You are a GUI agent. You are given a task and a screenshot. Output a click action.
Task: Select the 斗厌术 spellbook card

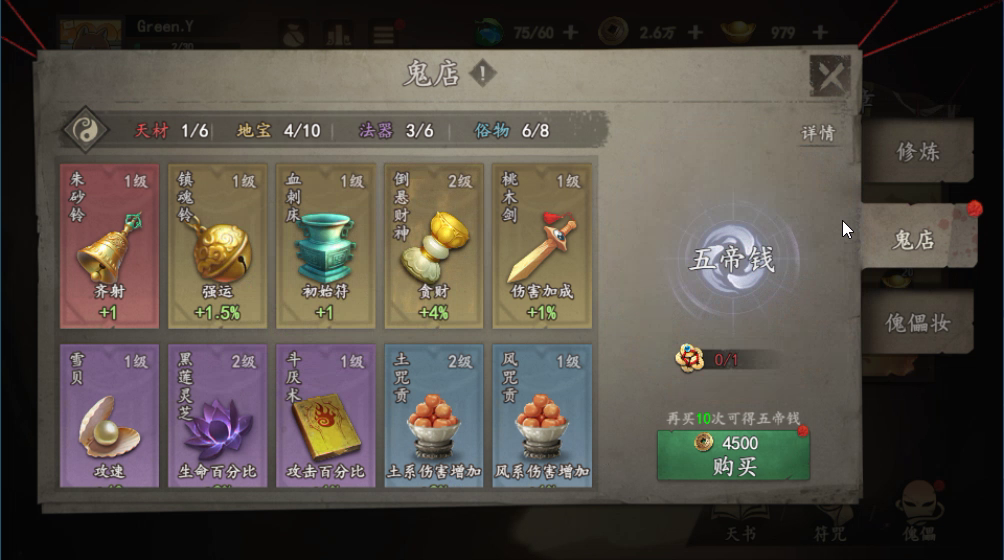point(325,416)
